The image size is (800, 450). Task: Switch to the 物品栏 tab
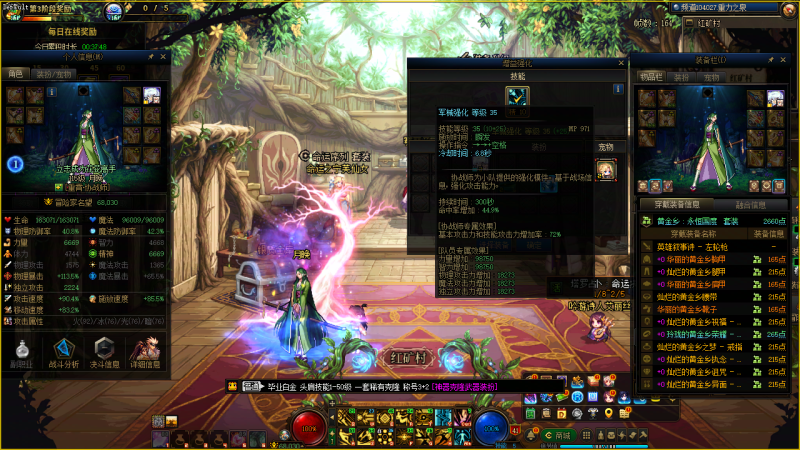coord(650,75)
